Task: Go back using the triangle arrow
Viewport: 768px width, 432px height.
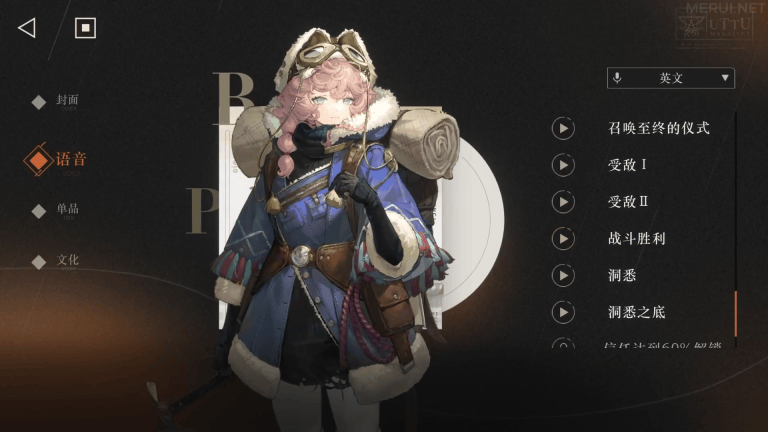Action: [27, 28]
